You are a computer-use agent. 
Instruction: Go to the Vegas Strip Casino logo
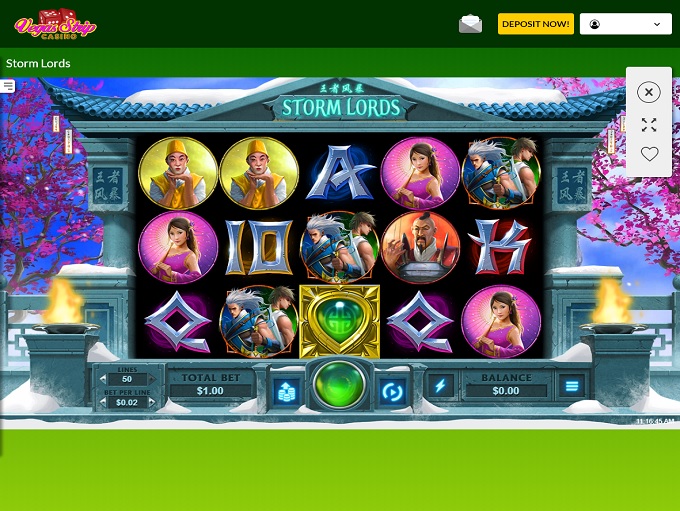pos(54,24)
